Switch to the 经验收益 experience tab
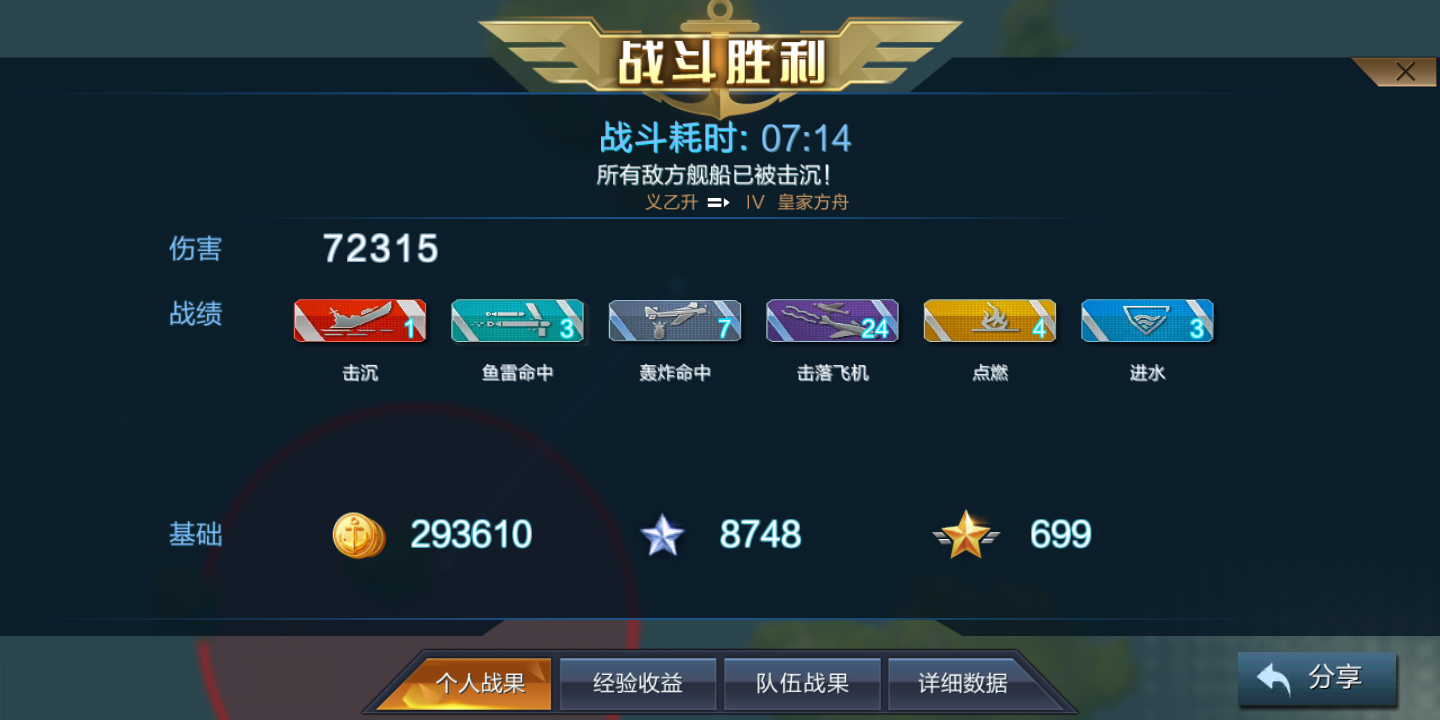 click(637, 683)
